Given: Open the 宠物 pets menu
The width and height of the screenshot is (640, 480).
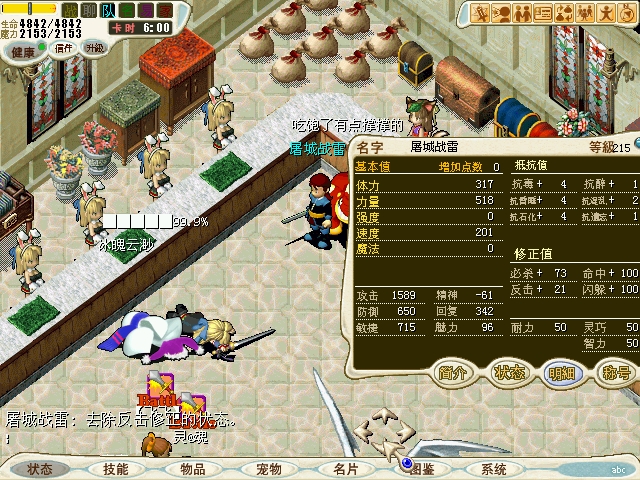Looking at the screenshot, I should [x=269, y=469].
